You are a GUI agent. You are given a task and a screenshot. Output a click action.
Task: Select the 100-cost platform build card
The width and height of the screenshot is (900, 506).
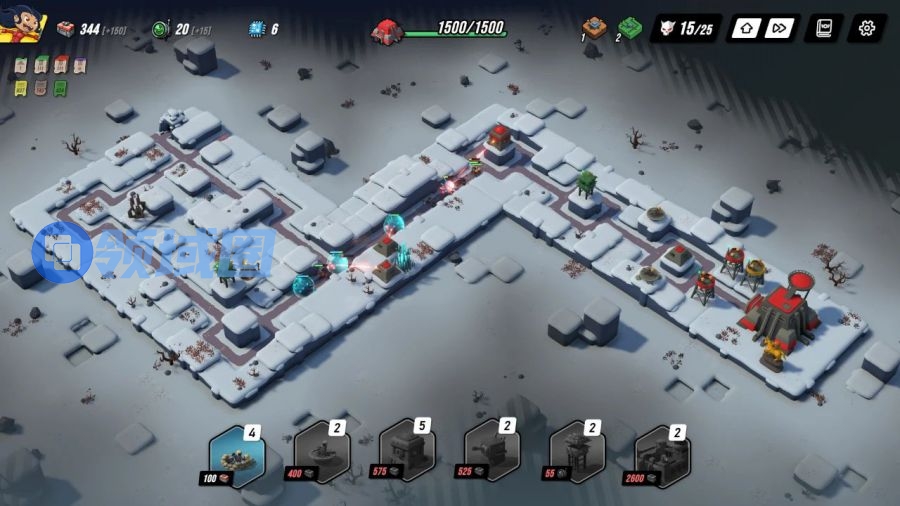tap(237, 456)
